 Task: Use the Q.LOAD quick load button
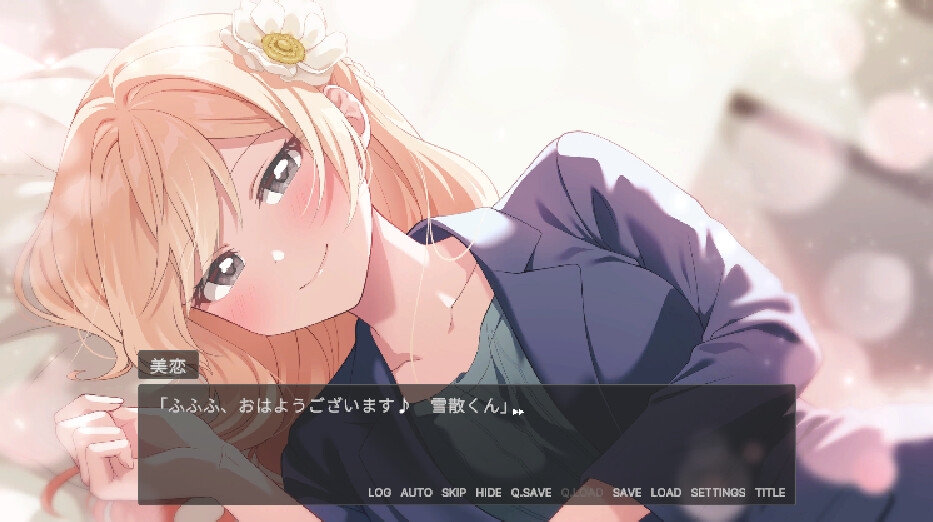click(x=582, y=493)
